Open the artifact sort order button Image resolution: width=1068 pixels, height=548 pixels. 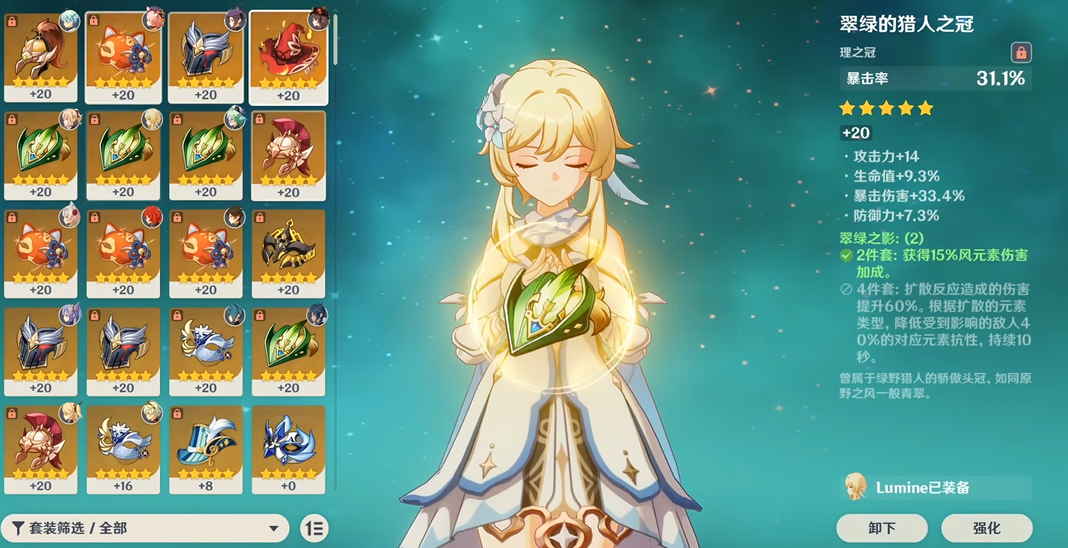pyautogui.click(x=313, y=528)
